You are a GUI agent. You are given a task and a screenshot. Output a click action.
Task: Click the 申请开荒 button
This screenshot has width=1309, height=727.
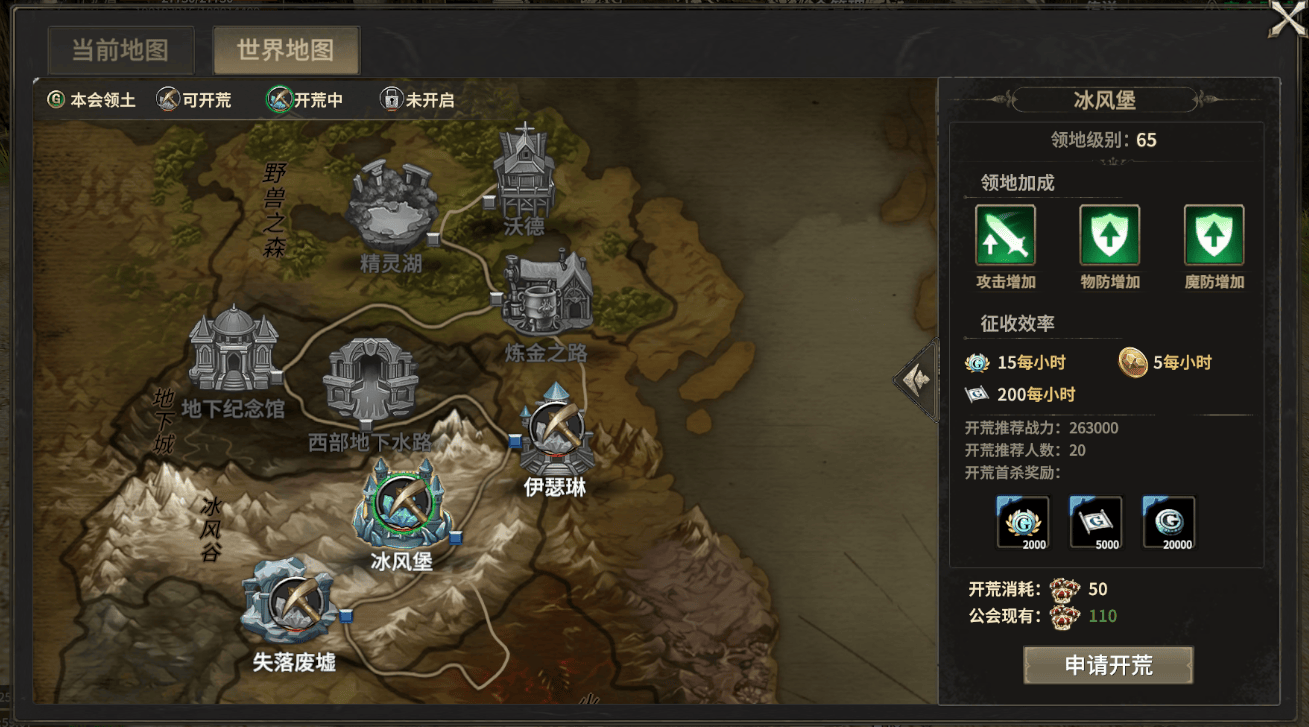(x=1108, y=666)
